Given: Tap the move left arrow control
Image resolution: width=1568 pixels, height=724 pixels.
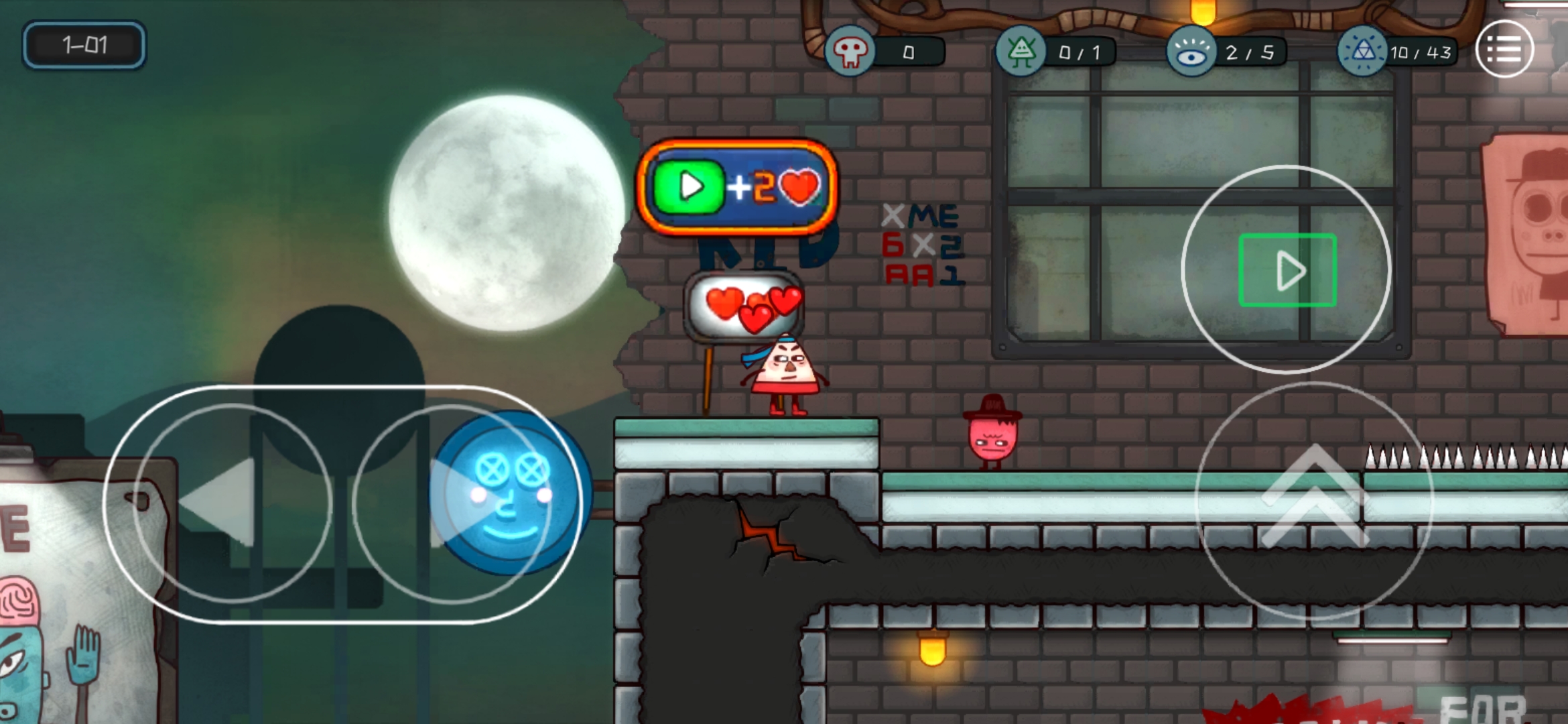Looking at the screenshot, I should click(x=232, y=503).
